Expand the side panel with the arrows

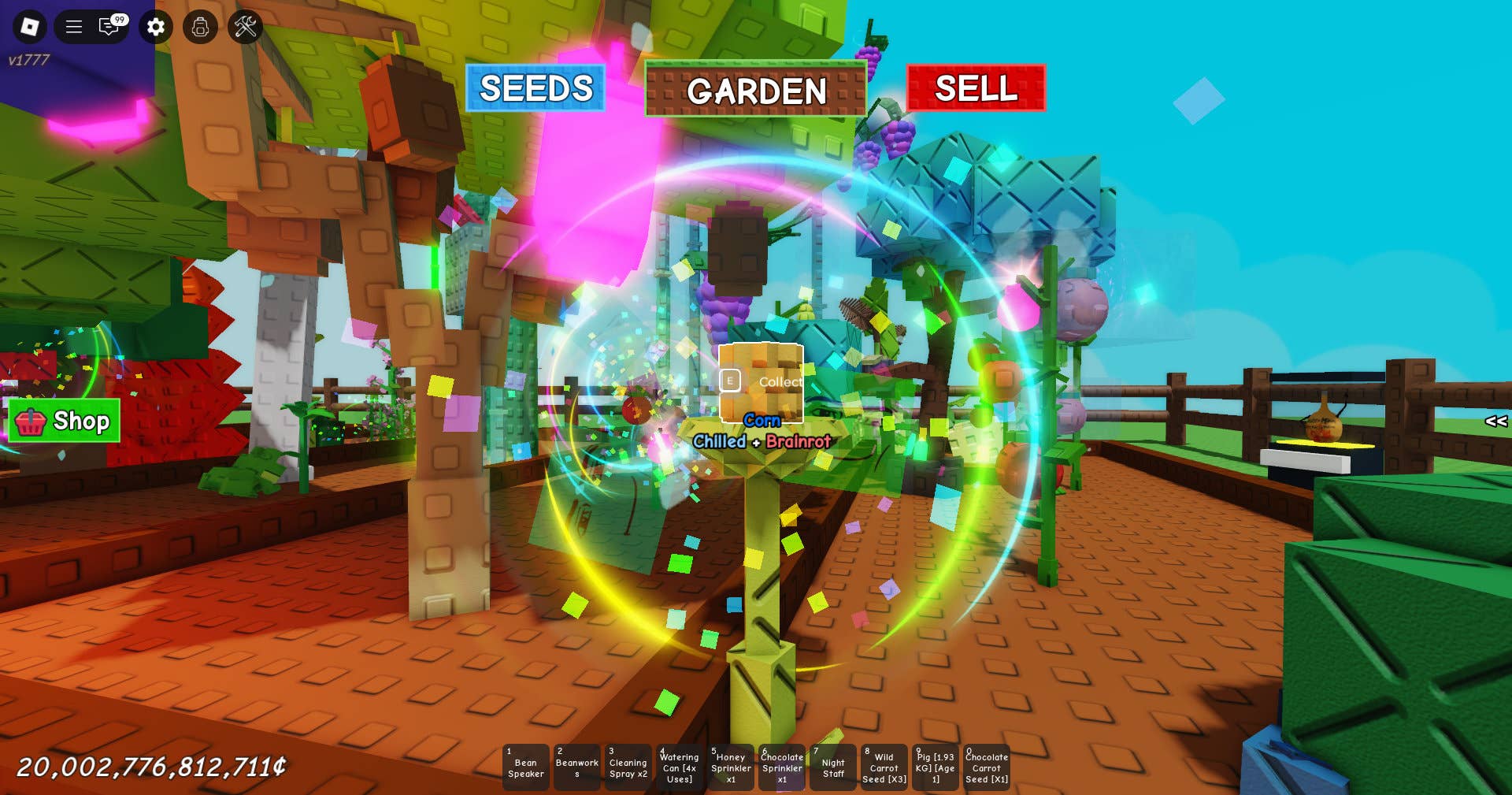point(1495,422)
